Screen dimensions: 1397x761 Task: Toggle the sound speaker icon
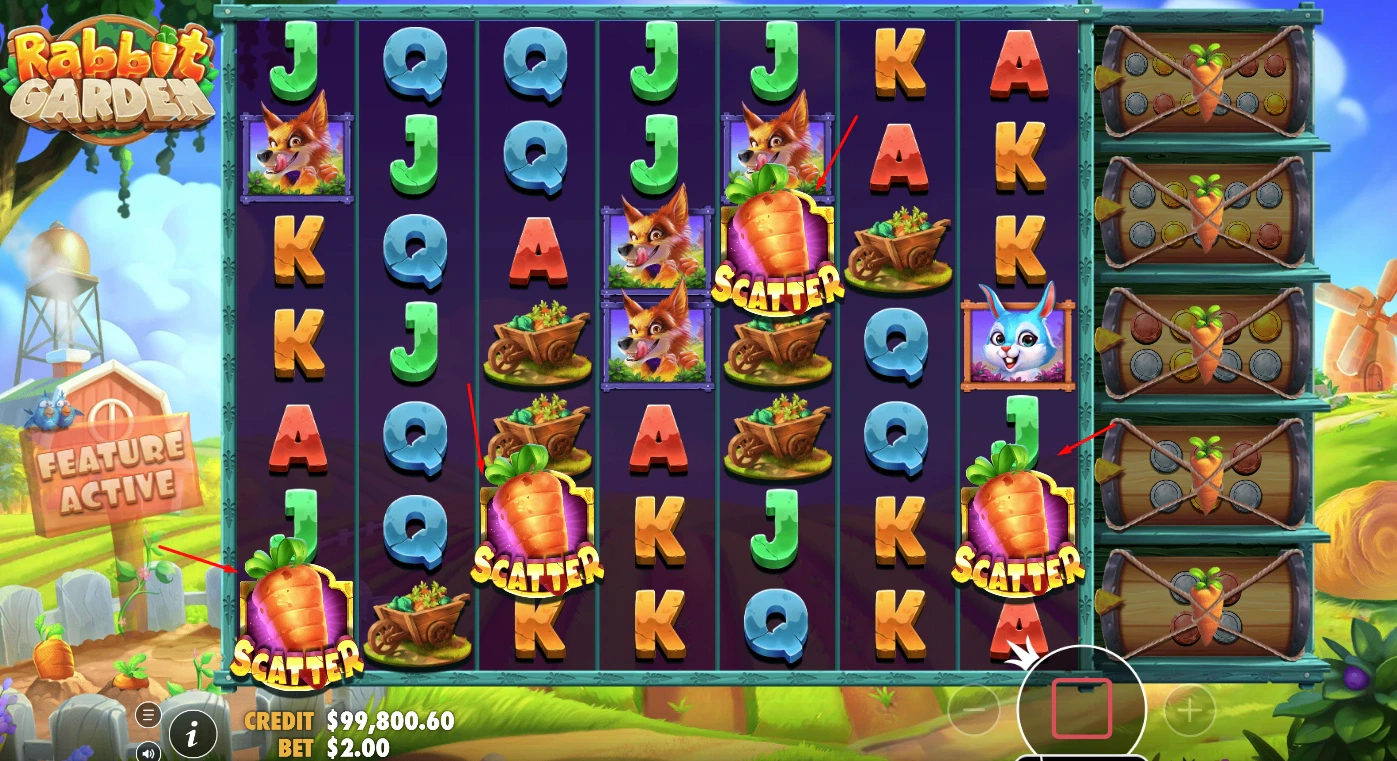[x=148, y=751]
